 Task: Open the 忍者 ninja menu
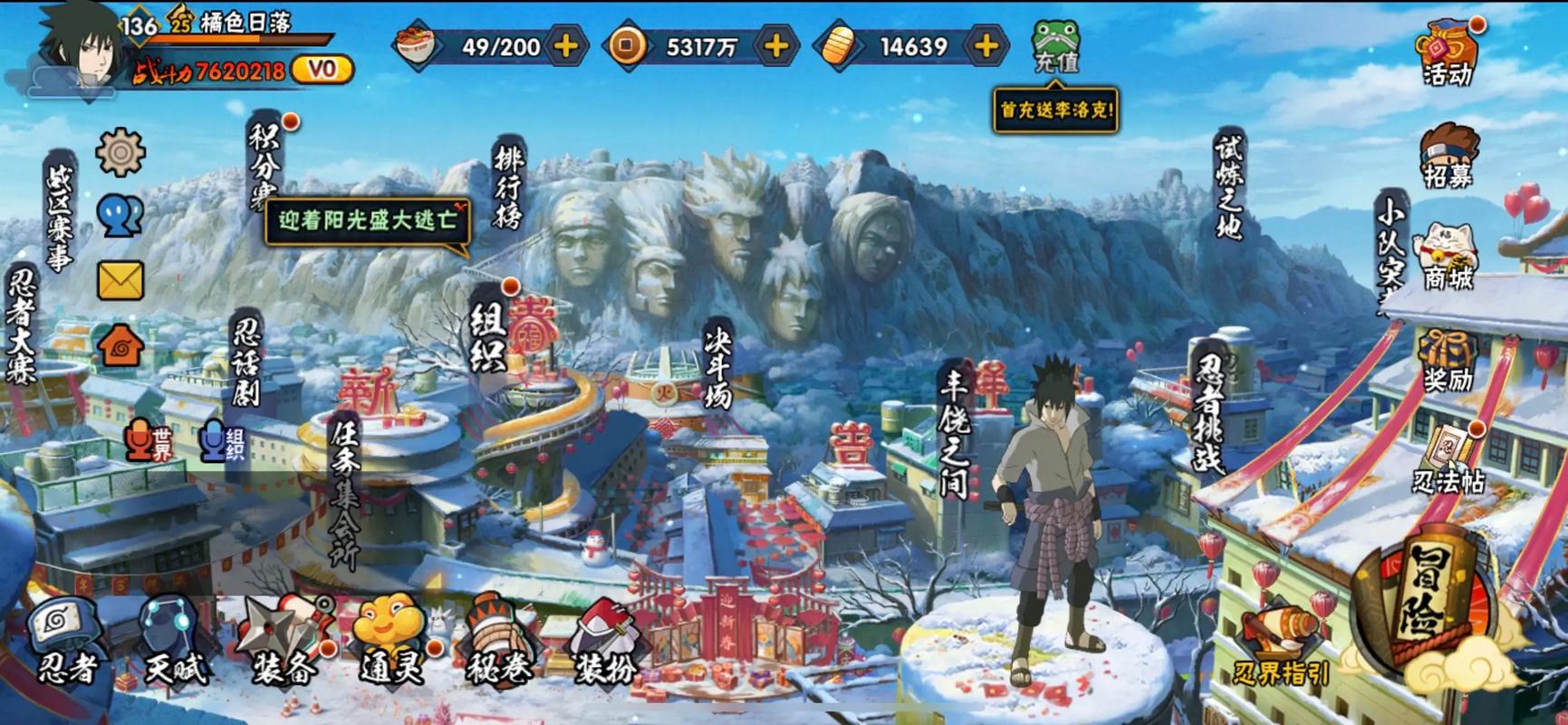tap(66, 641)
